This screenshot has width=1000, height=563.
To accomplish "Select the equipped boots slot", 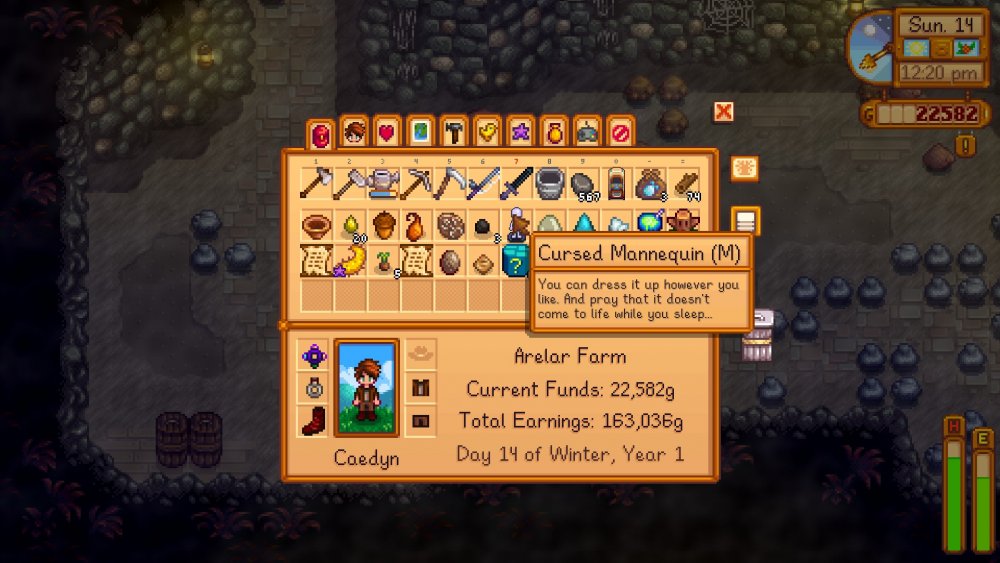I will [313, 421].
